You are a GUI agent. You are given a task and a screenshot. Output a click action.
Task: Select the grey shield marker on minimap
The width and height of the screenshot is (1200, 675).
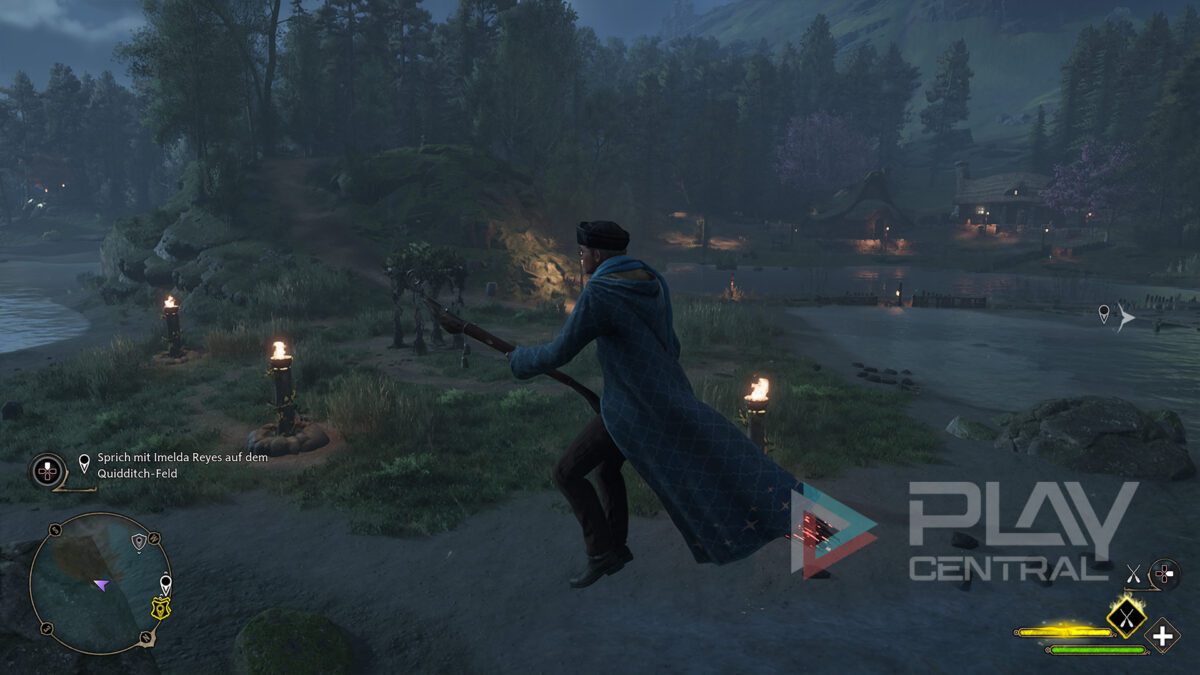click(139, 542)
